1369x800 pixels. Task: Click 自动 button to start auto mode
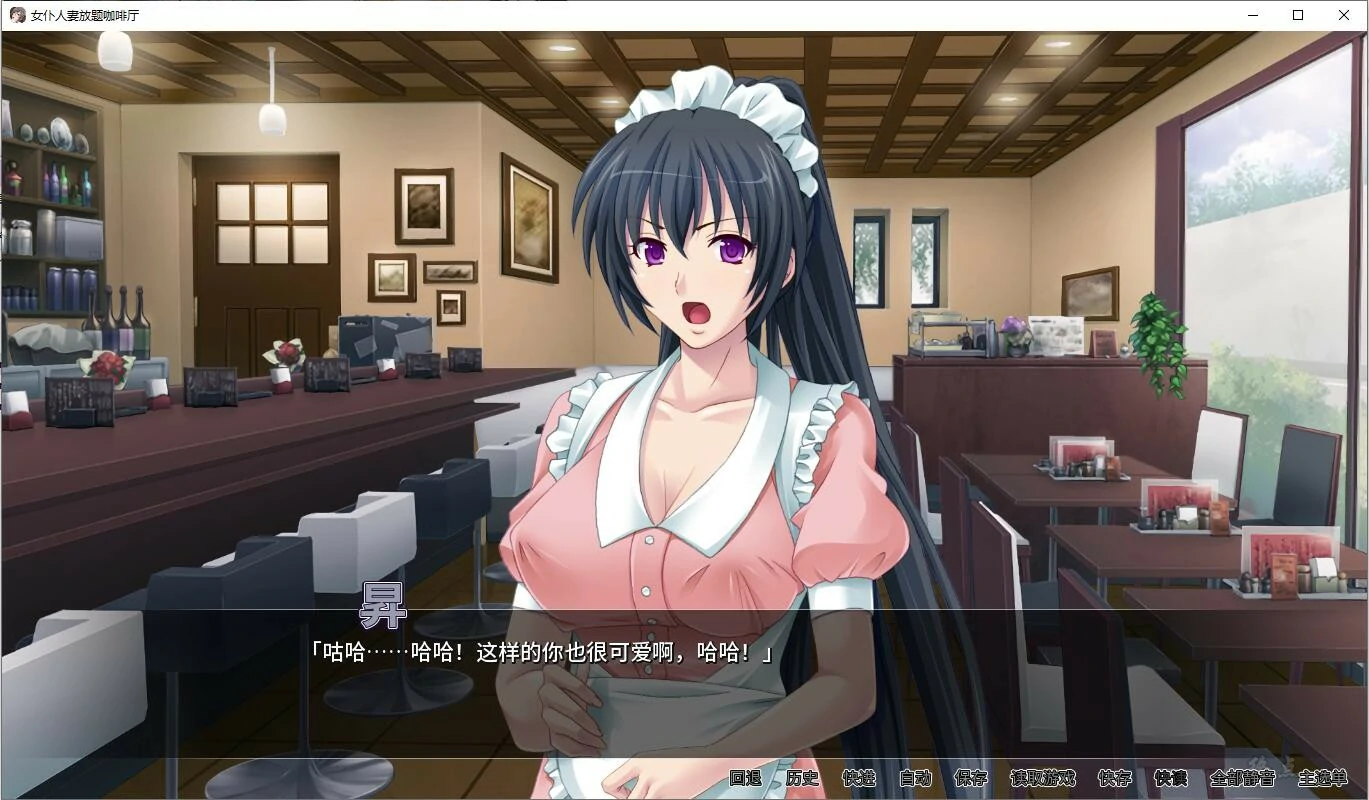[916, 778]
